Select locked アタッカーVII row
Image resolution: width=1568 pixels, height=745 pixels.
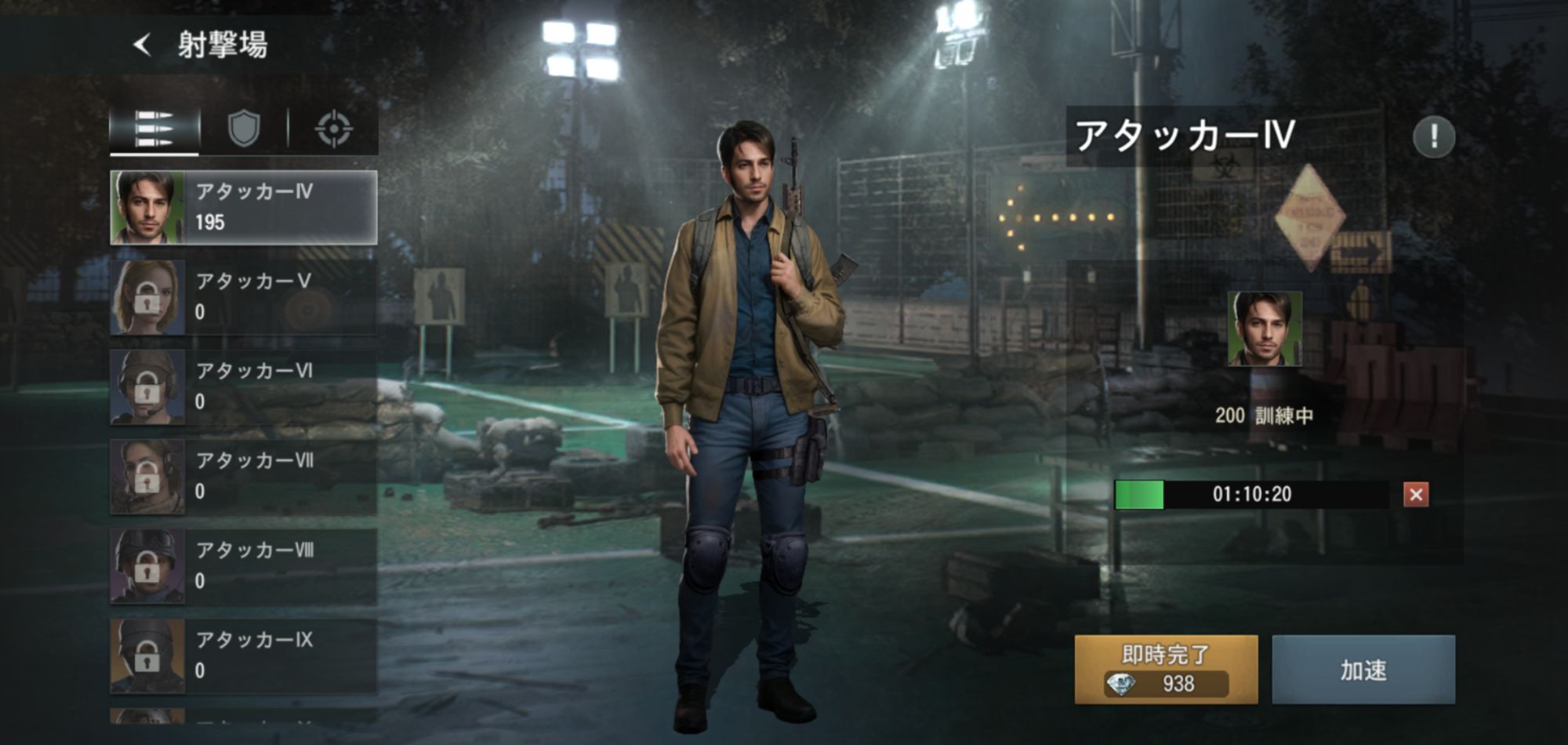click(244, 477)
